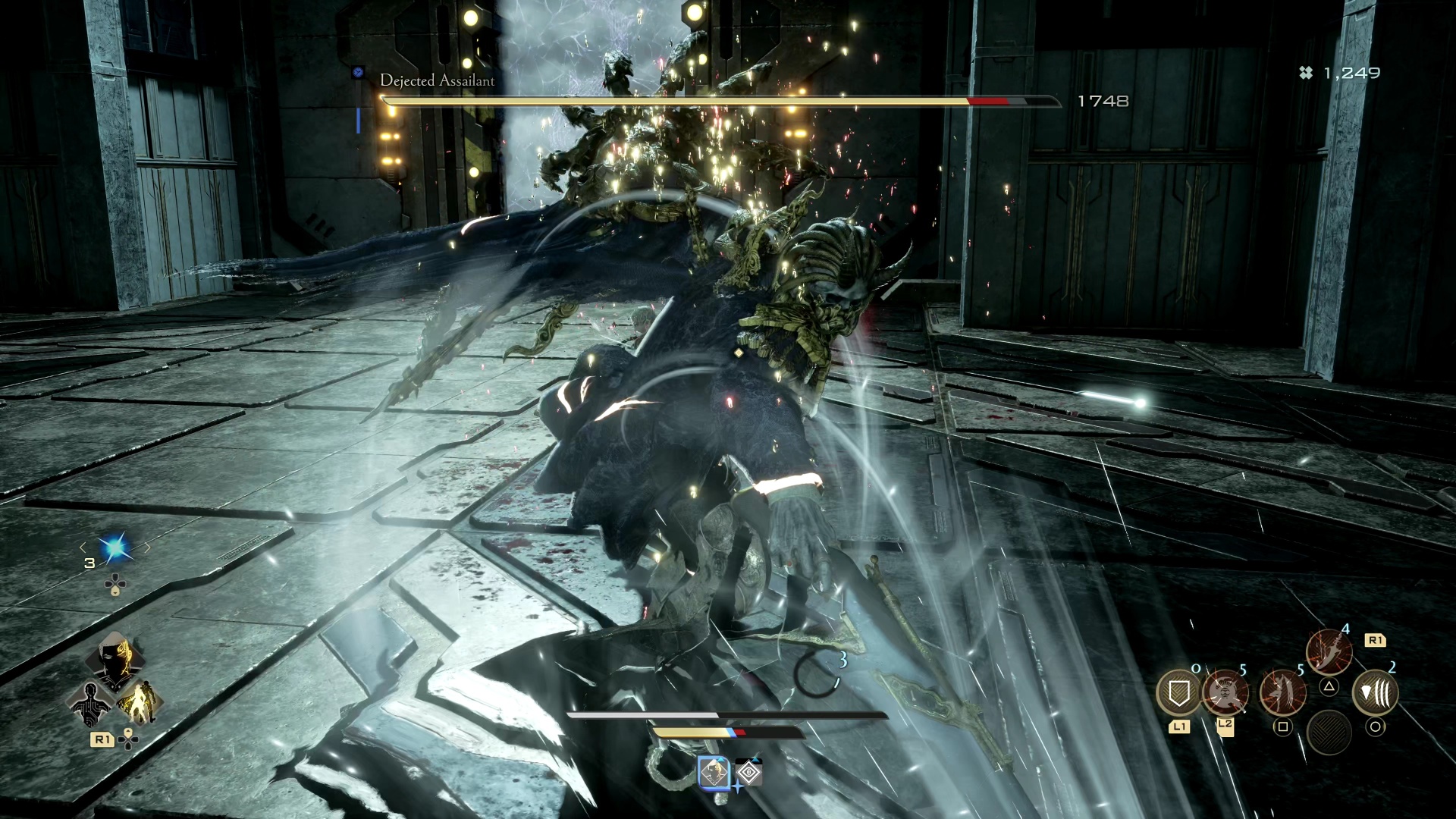Select Clive's portrait diamond in the party display
The width and height of the screenshot is (1456, 819).
pos(115,659)
